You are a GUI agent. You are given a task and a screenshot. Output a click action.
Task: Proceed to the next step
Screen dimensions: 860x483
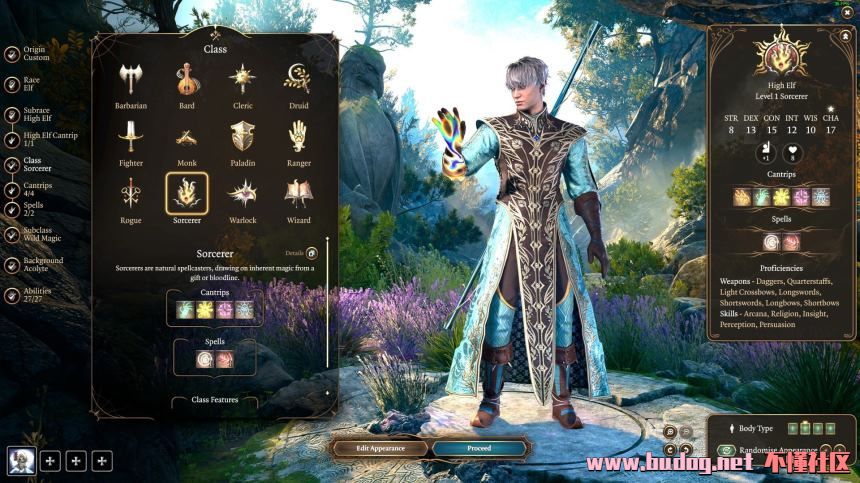pyautogui.click(x=479, y=448)
